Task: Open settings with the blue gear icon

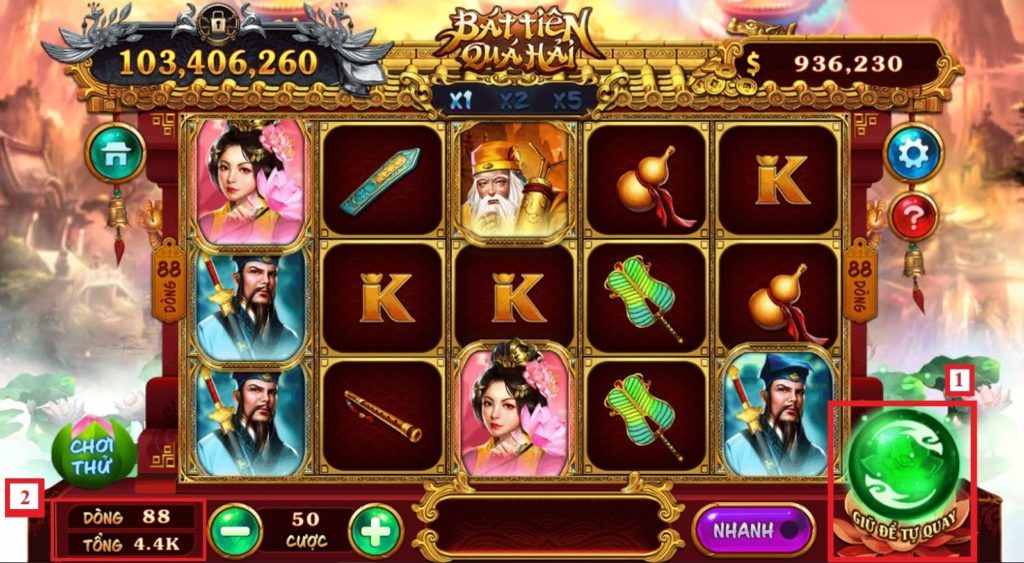Action: click(913, 152)
